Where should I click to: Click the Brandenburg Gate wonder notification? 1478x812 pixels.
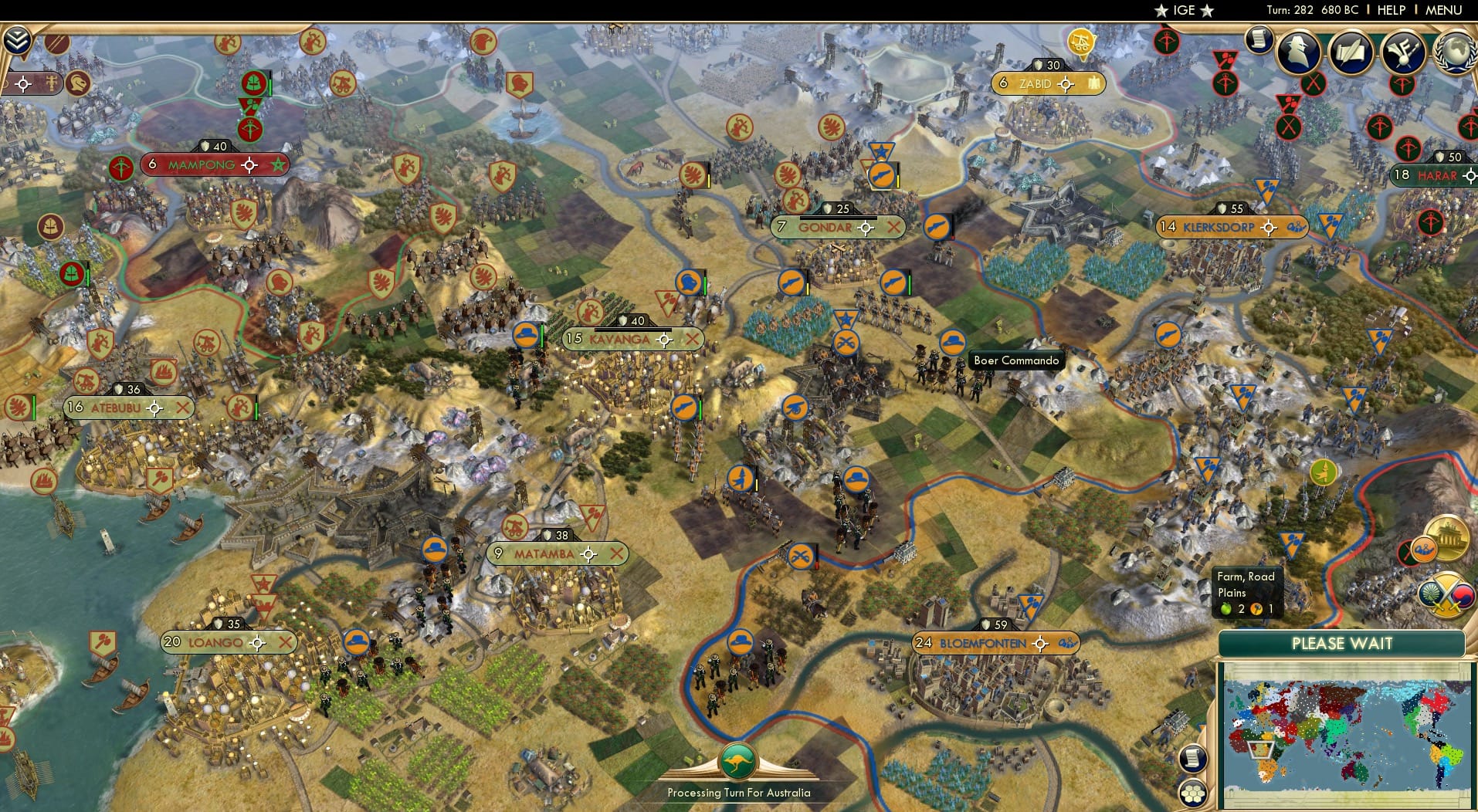point(1449,538)
